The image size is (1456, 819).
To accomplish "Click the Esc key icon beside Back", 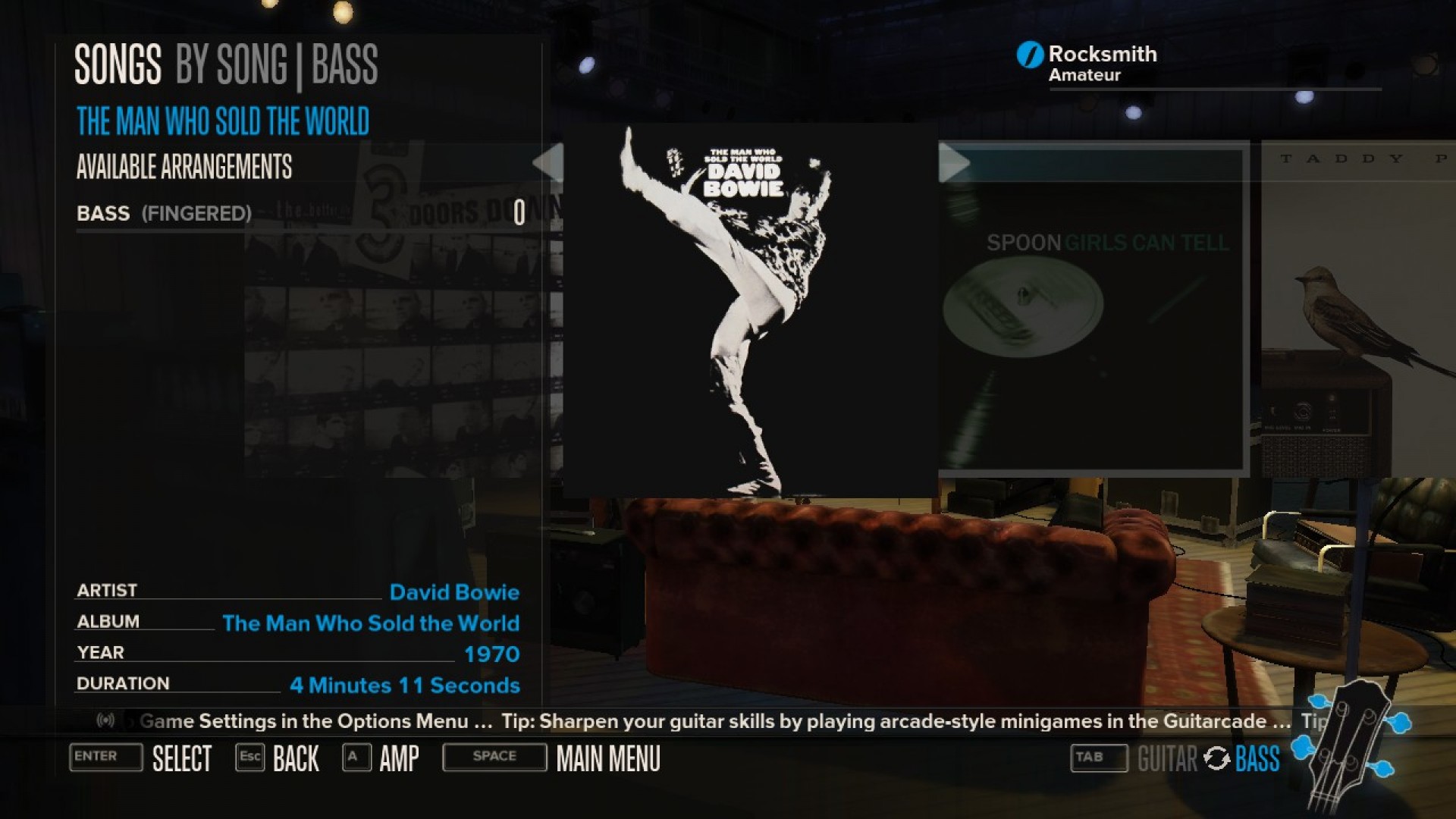I will coord(249,757).
